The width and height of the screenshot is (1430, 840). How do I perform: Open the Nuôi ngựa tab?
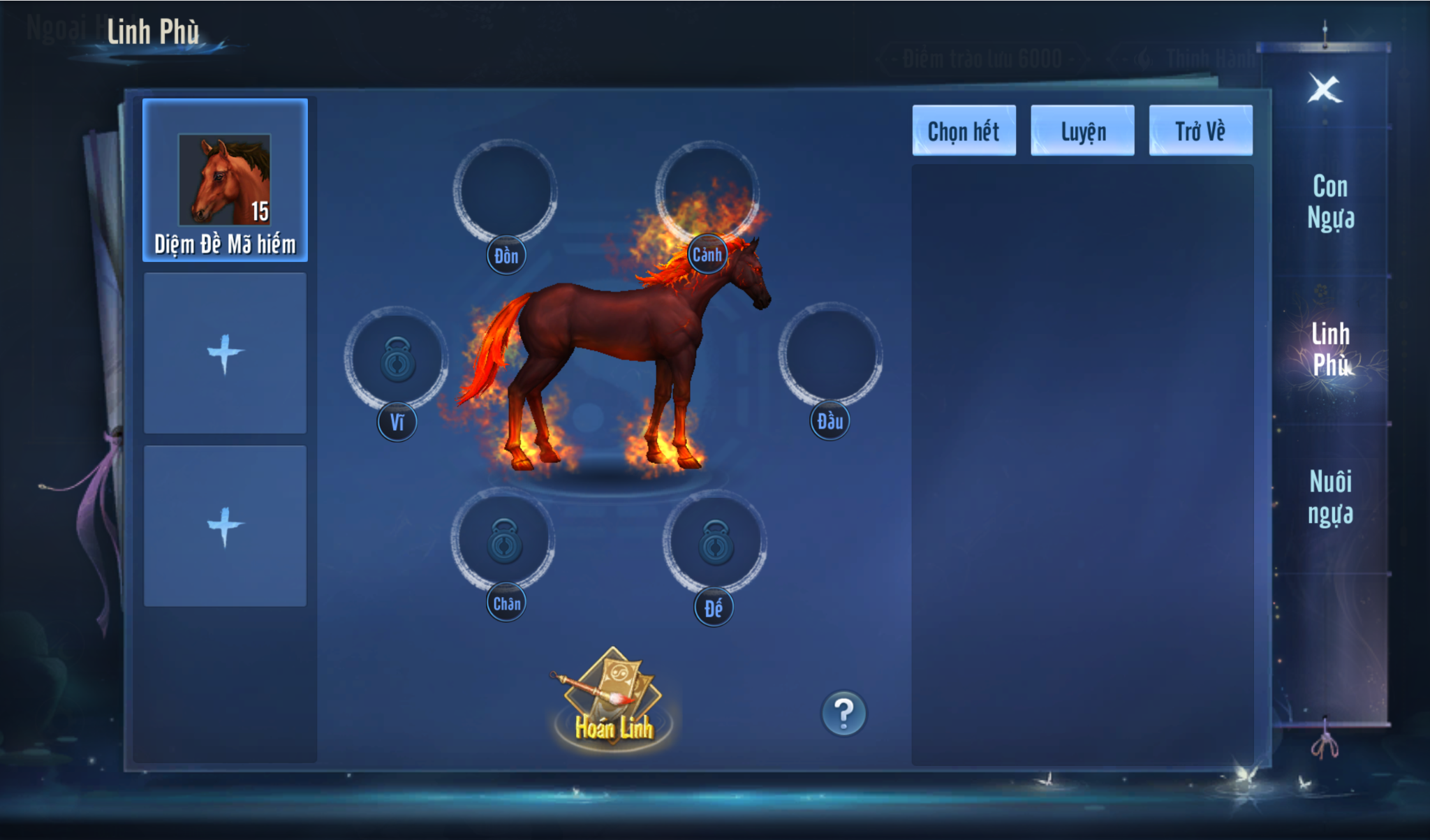1330,497
